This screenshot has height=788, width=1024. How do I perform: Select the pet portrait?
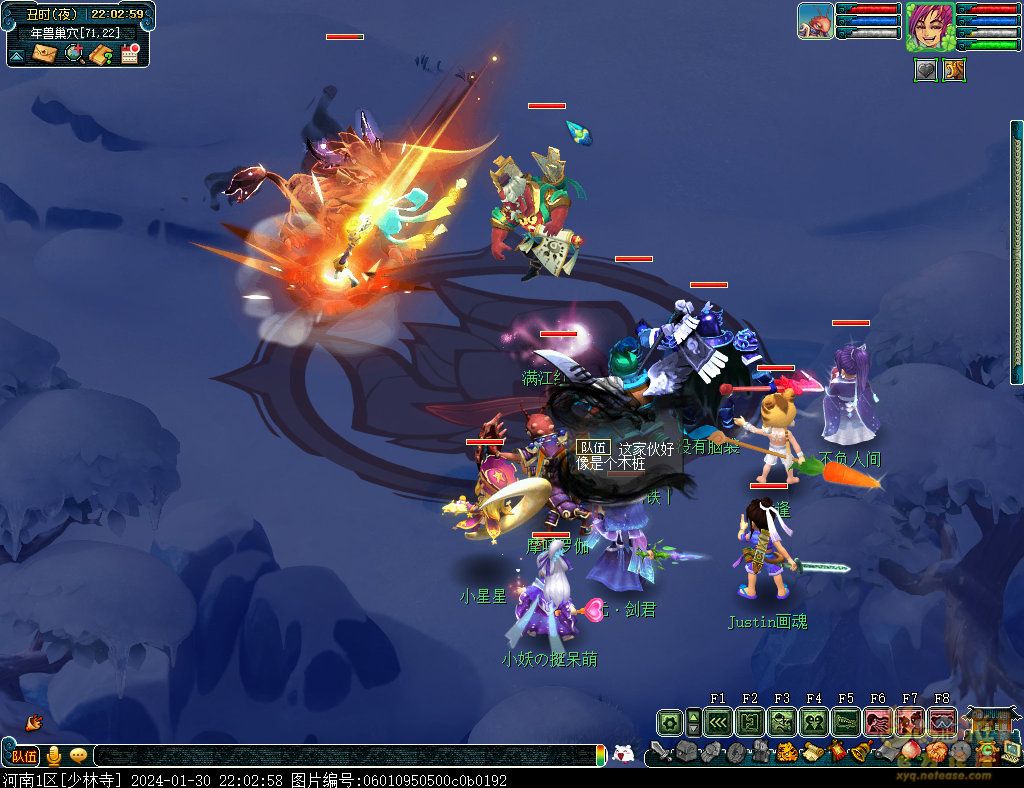pyautogui.click(x=815, y=21)
